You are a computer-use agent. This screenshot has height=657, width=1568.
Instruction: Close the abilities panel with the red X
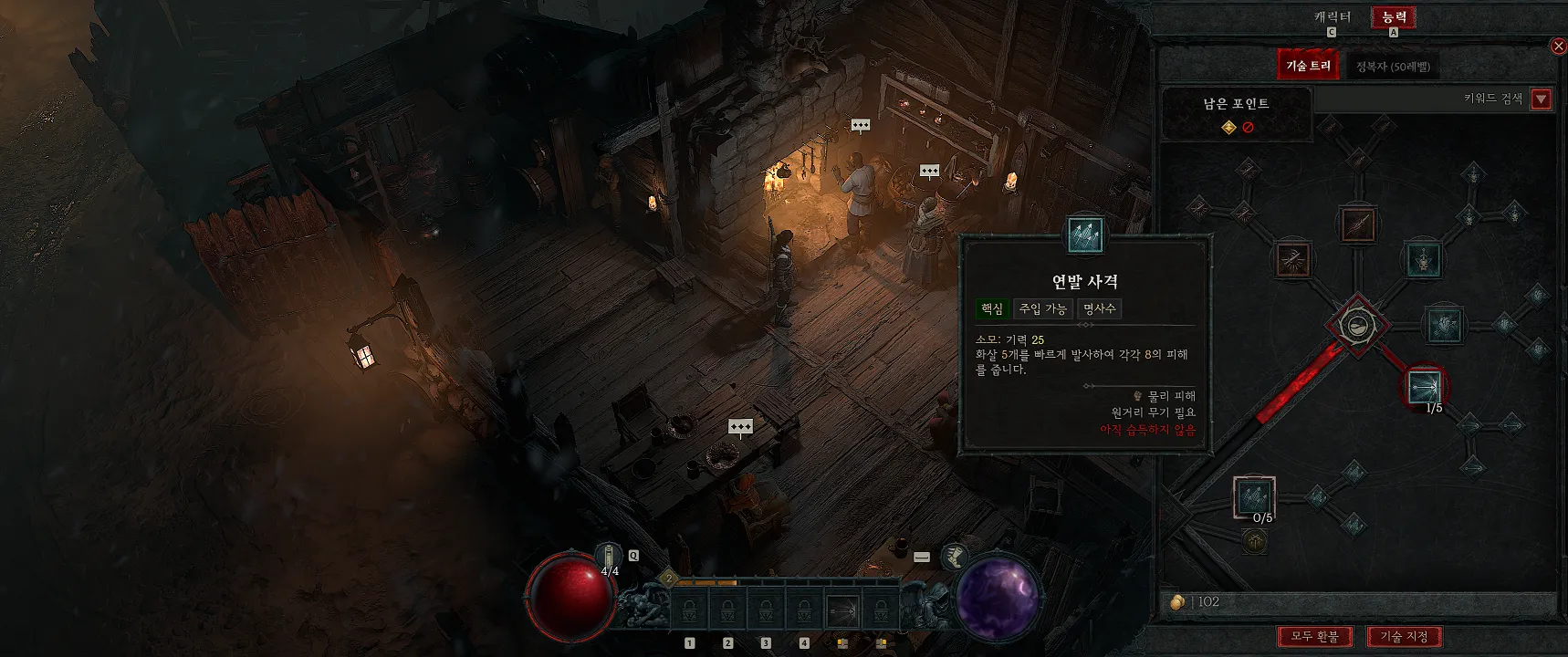pos(1558,47)
